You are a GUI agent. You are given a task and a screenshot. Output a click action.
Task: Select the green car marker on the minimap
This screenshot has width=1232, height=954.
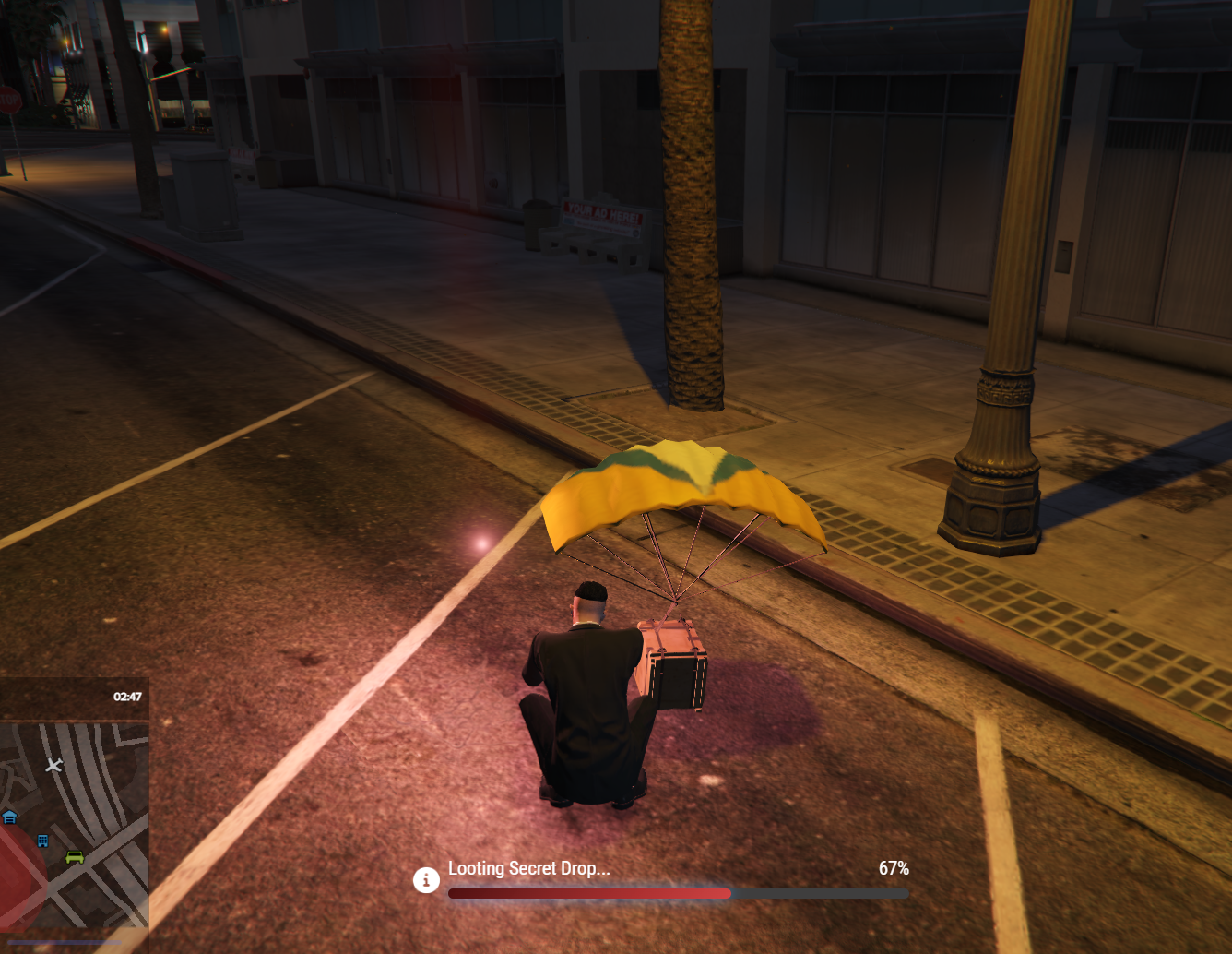[75, 857]
